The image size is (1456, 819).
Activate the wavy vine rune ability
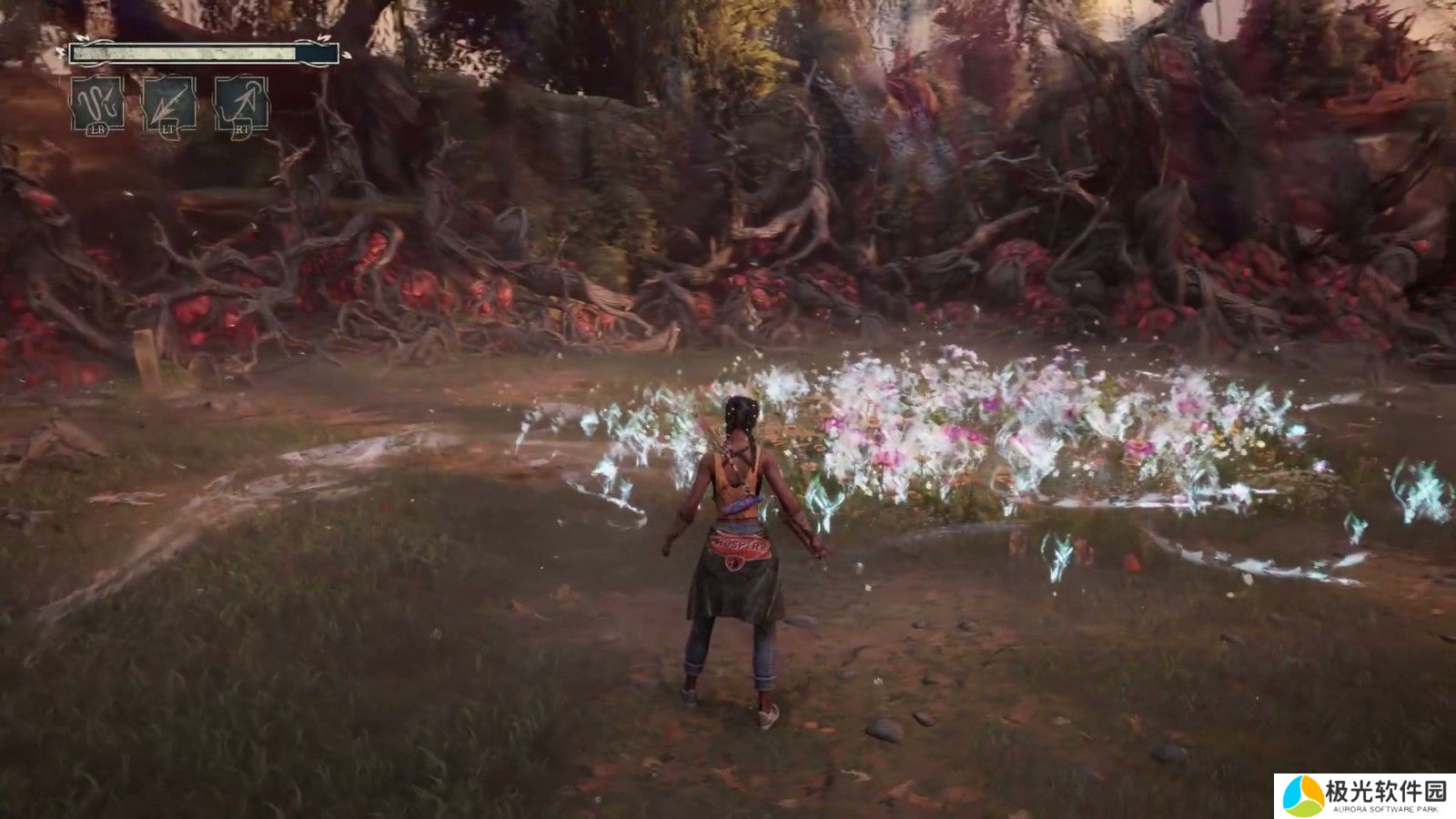tap(97, 104)
